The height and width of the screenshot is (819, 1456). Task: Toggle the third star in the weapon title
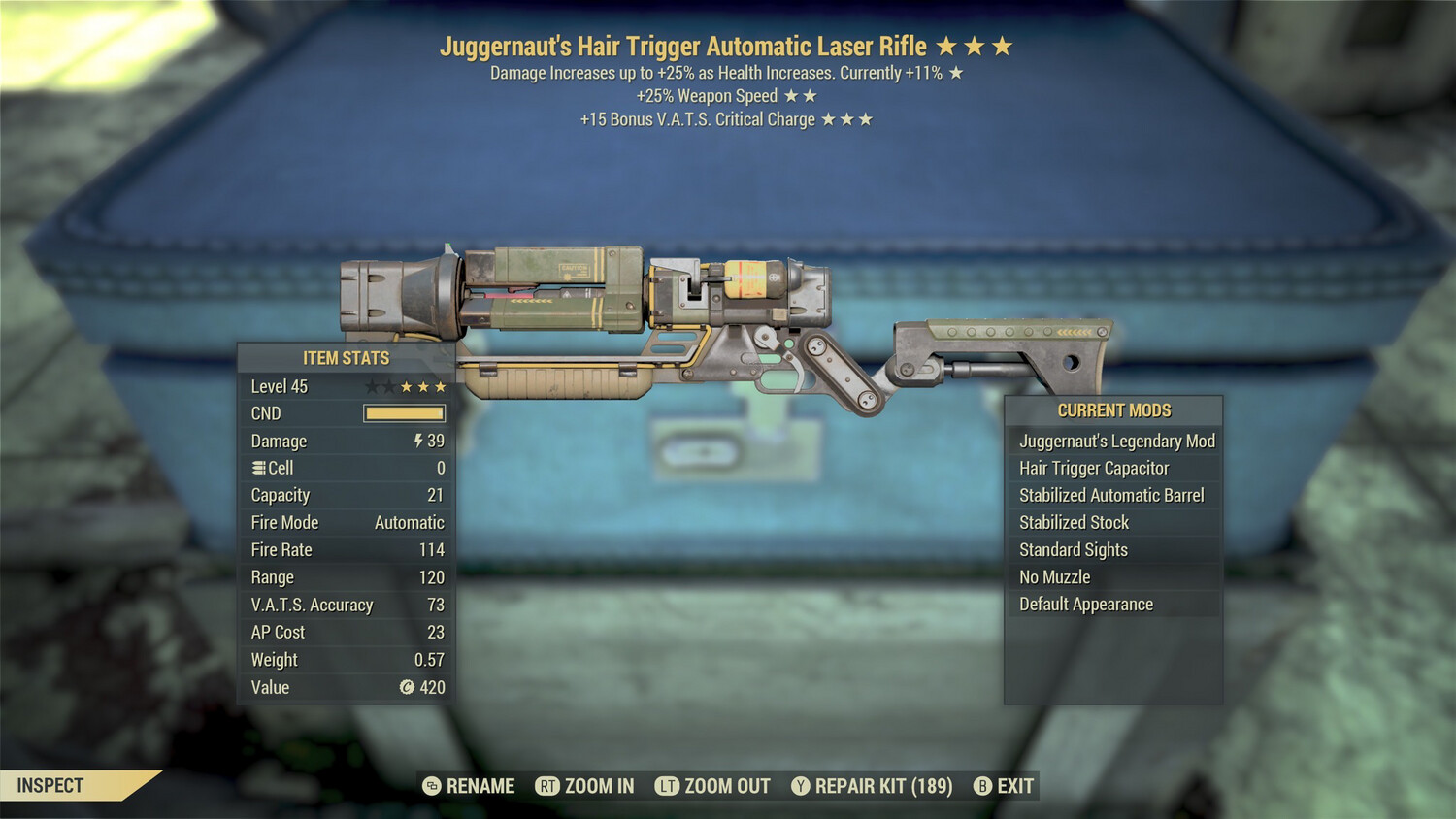coord(1003,45)
